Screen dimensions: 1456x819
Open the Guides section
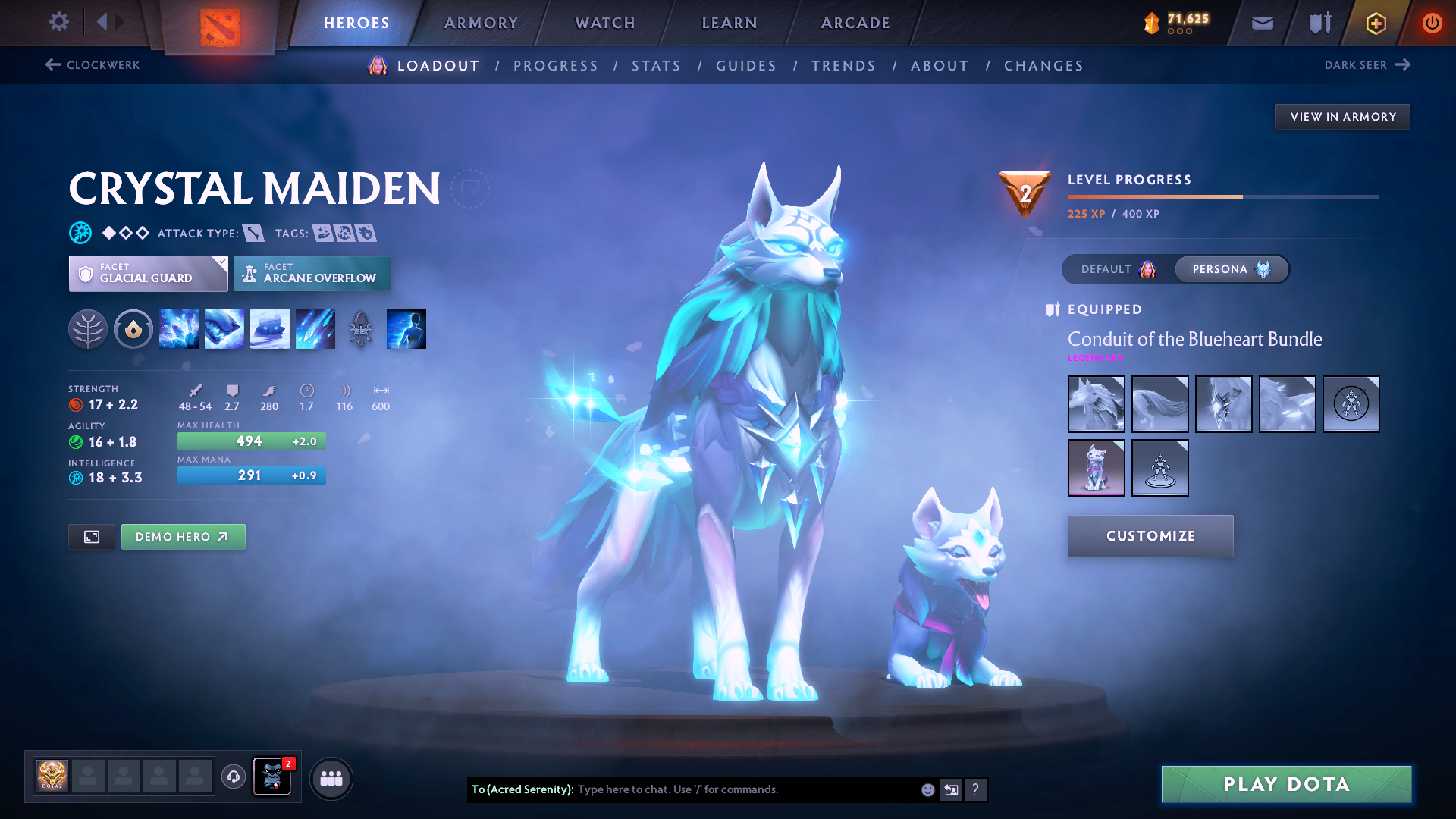(x=746, y=66)
